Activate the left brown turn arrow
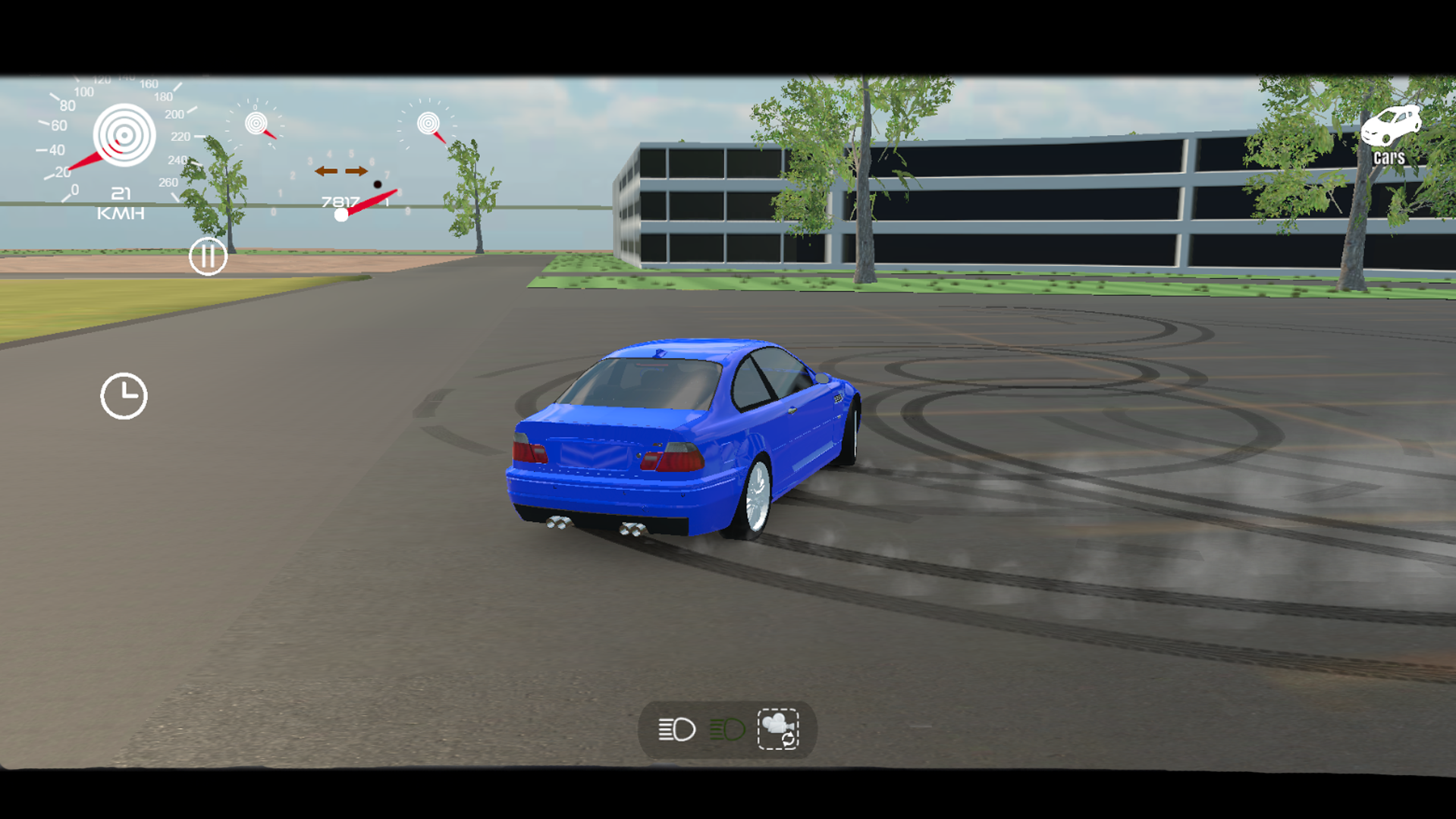The height and width of the screenshot is (819, 1456). pyautogui.click(x=325, y=171)
